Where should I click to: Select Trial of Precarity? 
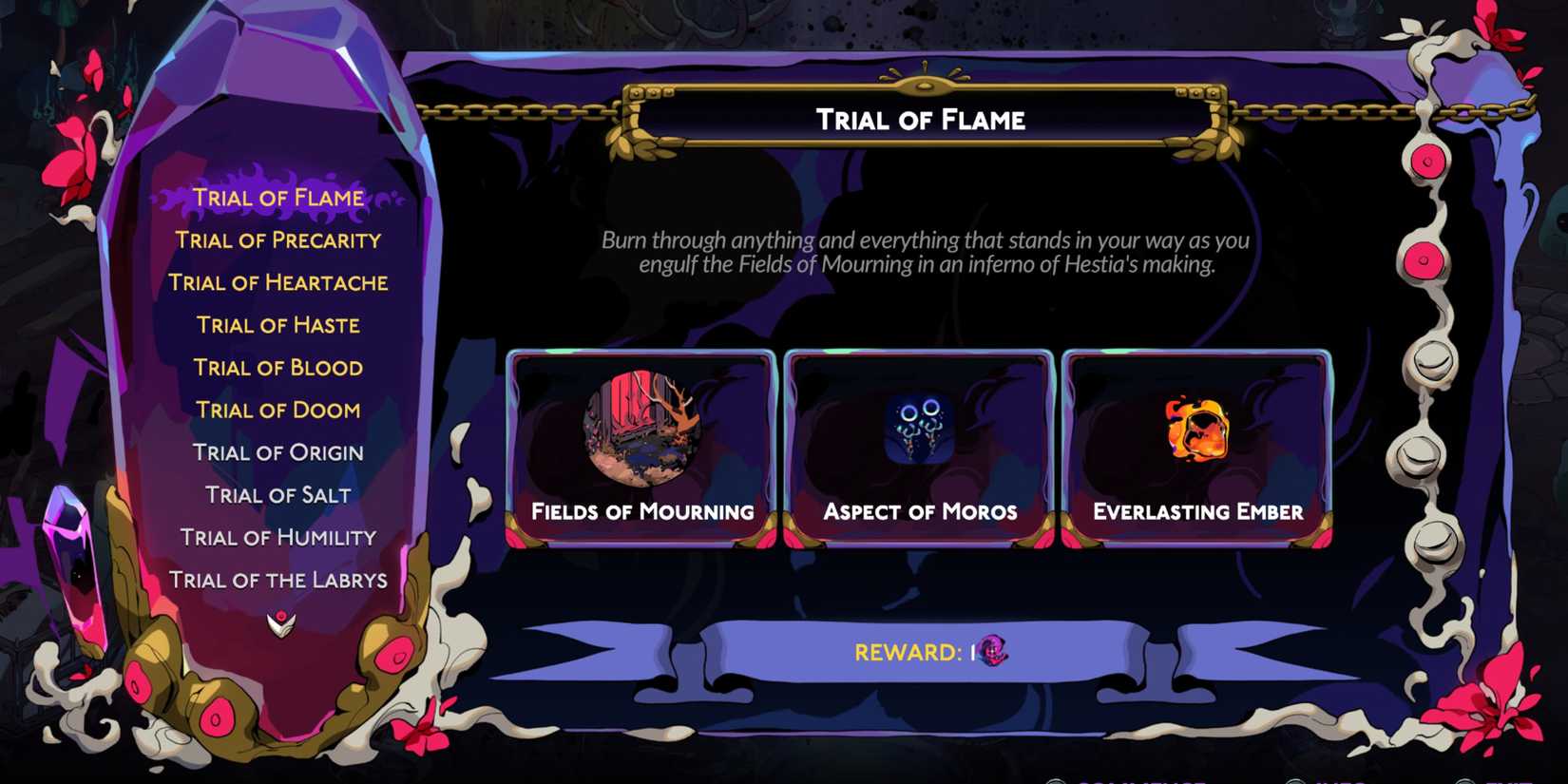pos(278,240)
